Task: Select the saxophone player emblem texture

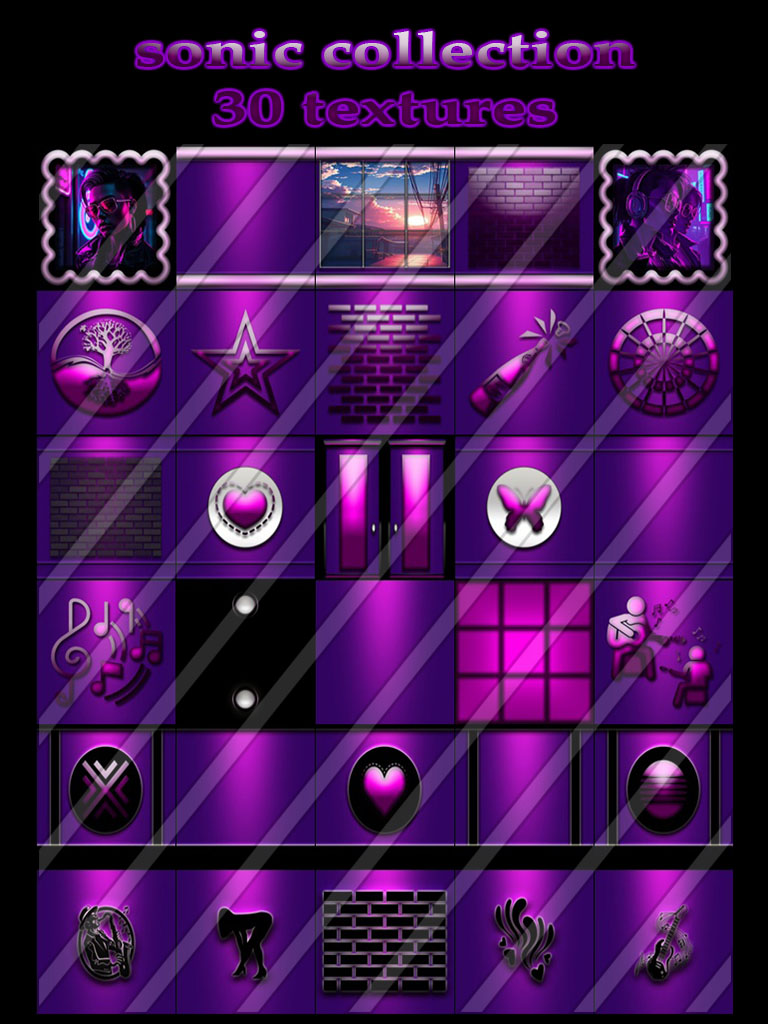Action: point(106,940)
